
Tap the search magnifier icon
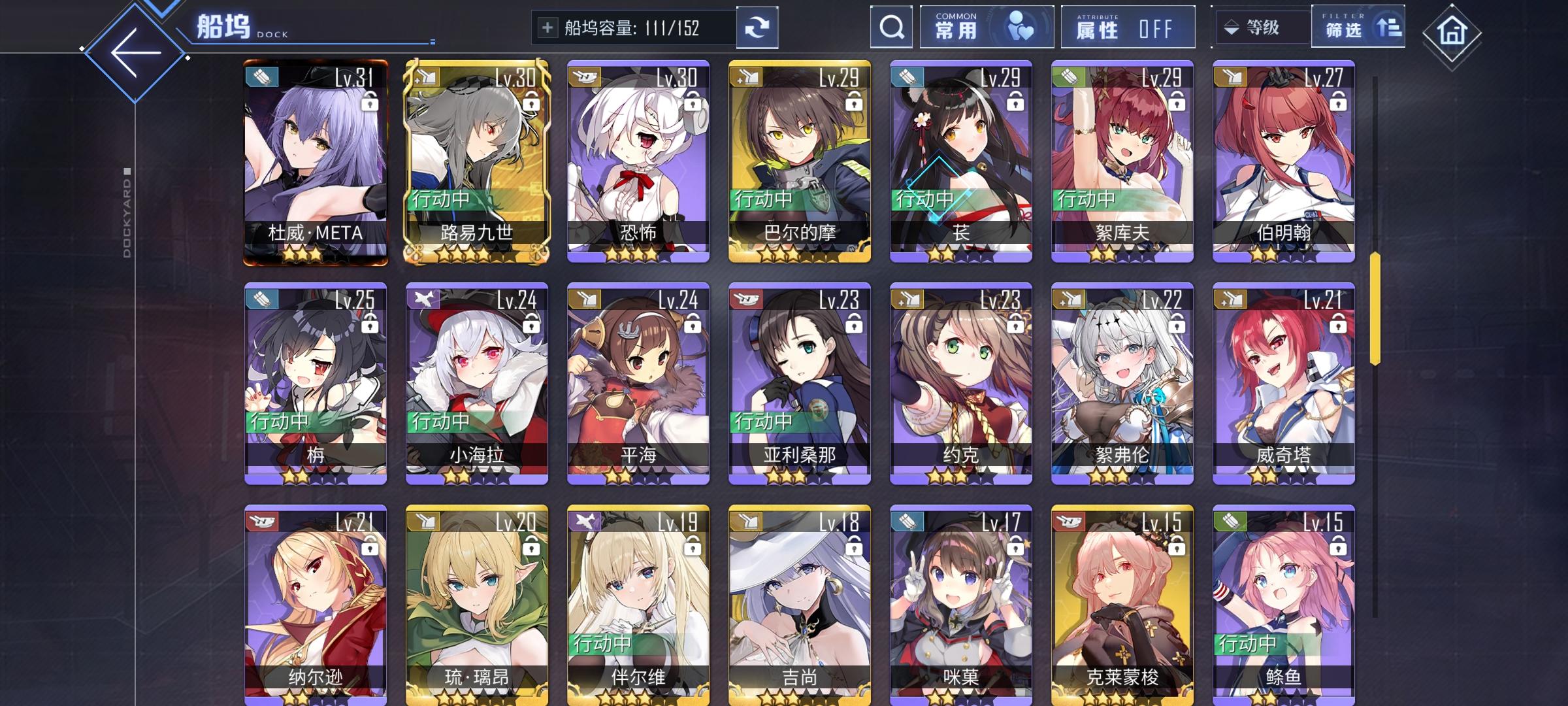point(890,27)
